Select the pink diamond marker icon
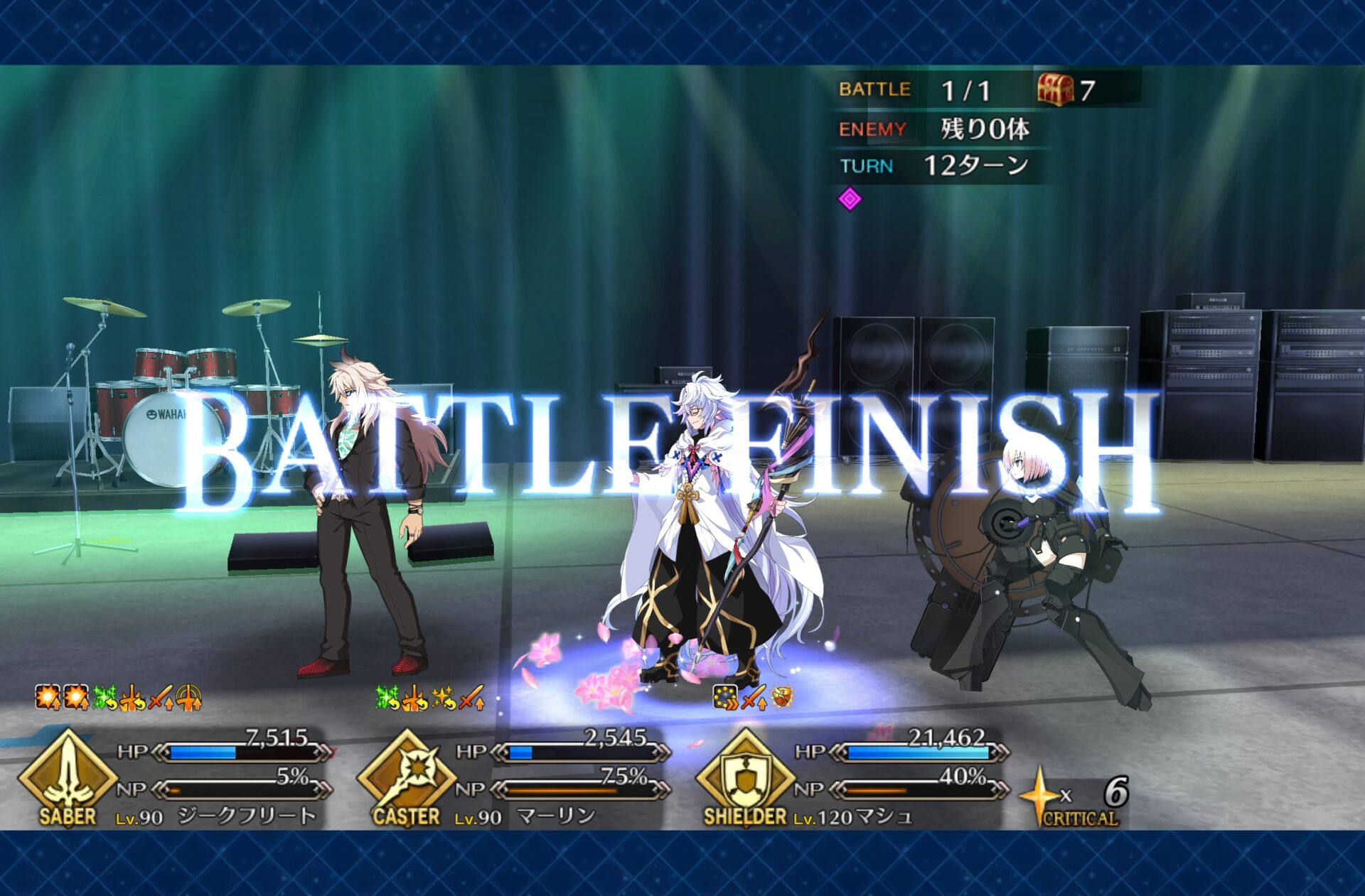Image resolution: width=1365 pixels, height=896 pixels. coord(850,199)
